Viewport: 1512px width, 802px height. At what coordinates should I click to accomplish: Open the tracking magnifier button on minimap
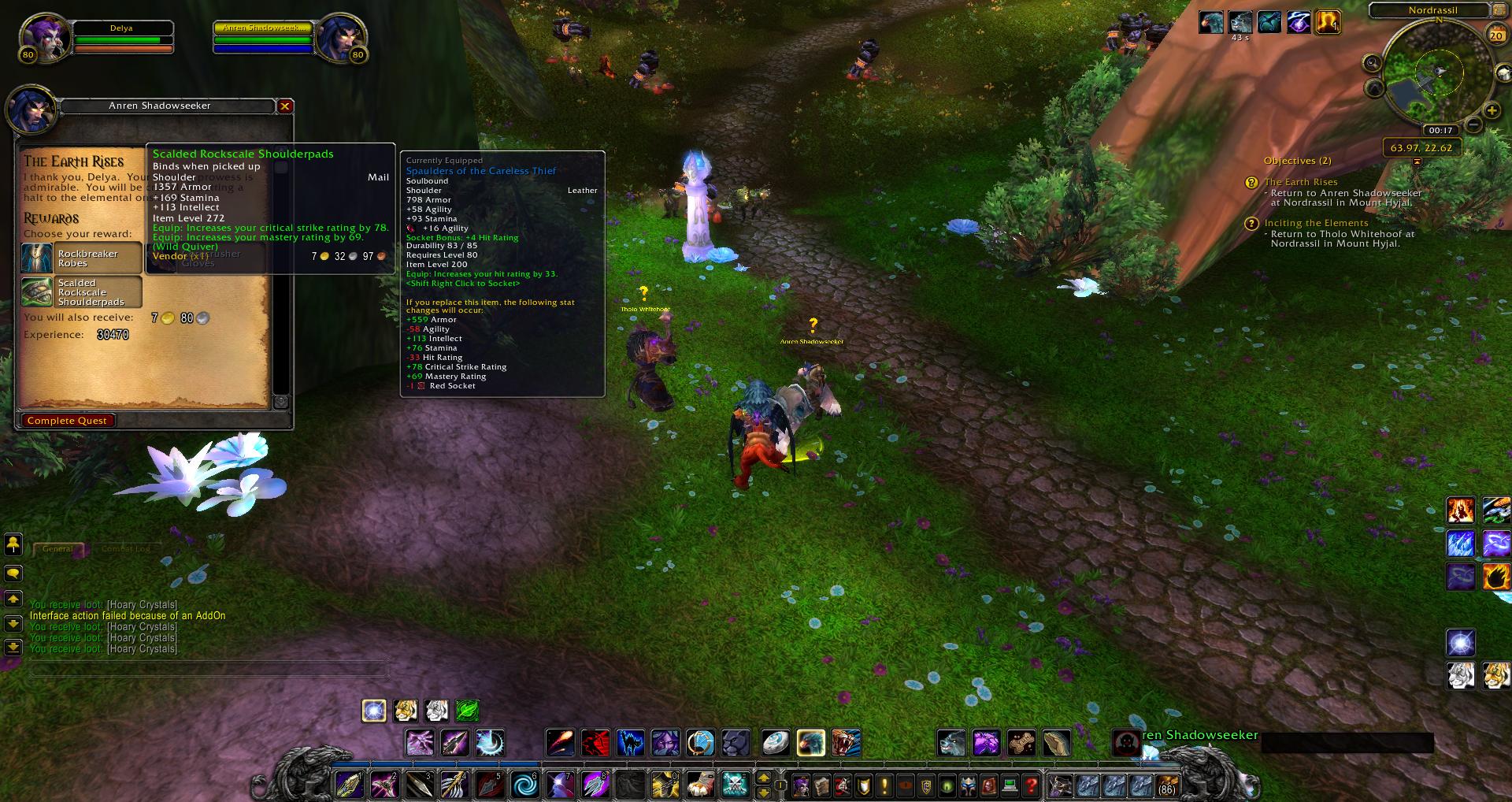pyautogui.click(x=1373, y=63)
